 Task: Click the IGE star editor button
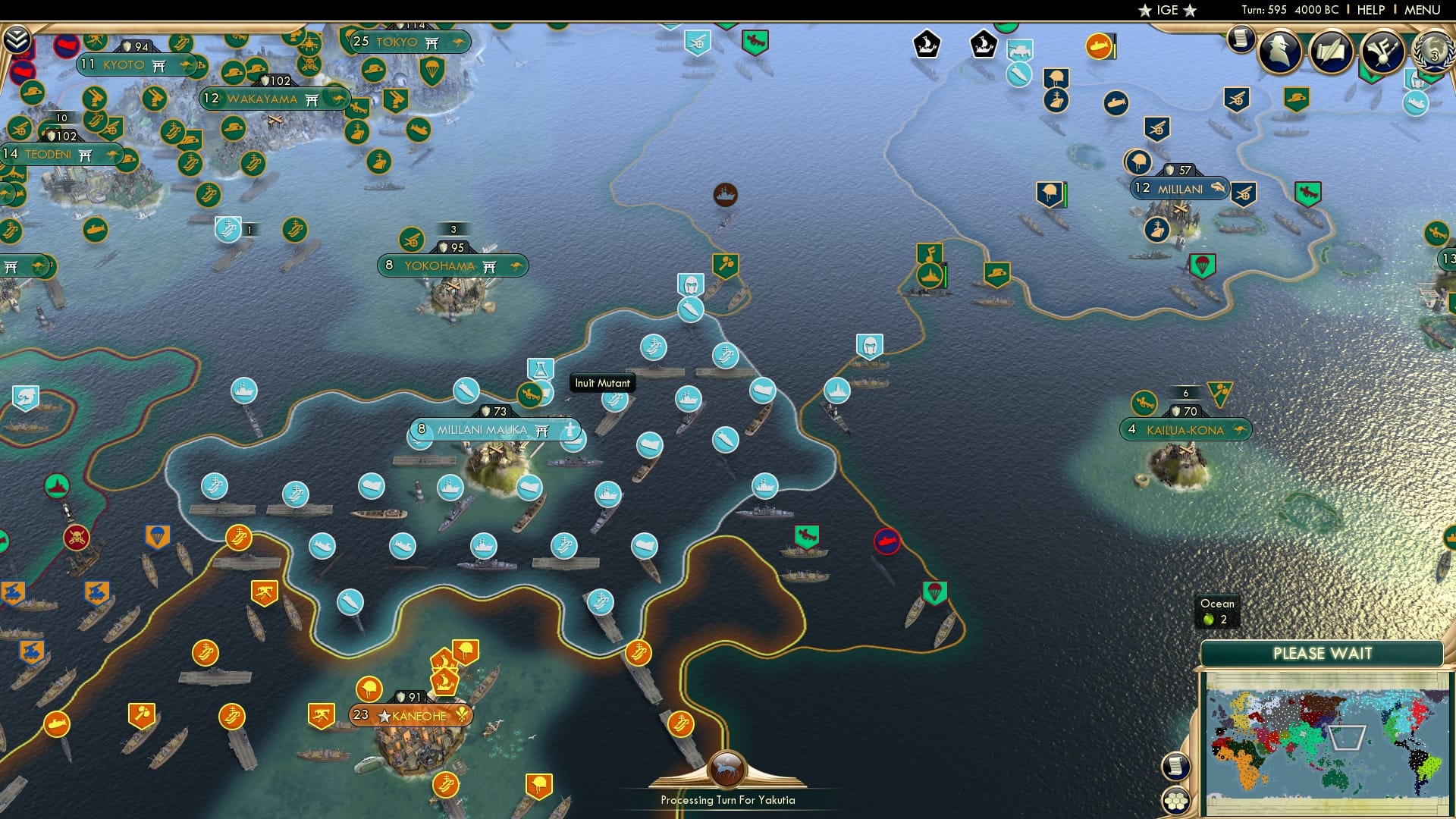click(1166, 11)
